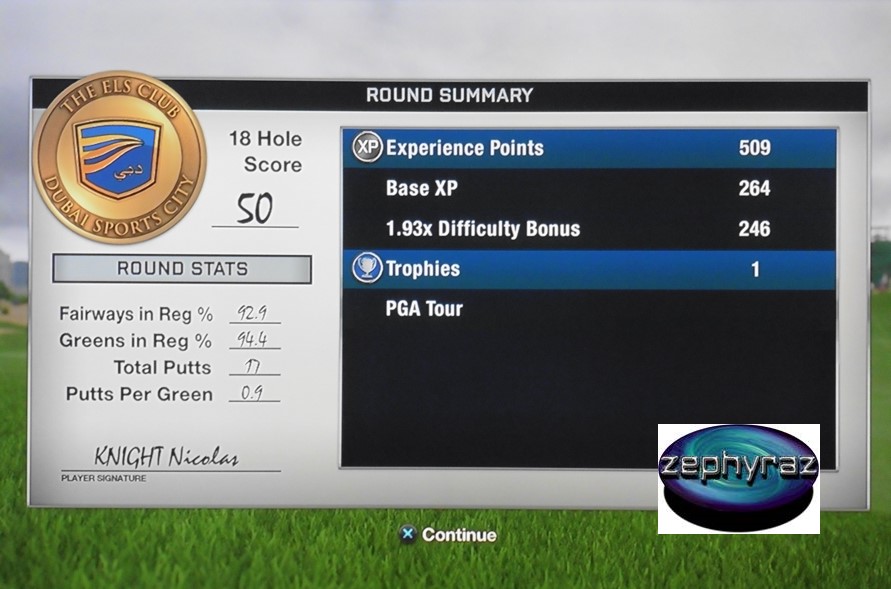Choose the PGA Tour trophy entry
The image size is (891, 589).
point(425,309)
